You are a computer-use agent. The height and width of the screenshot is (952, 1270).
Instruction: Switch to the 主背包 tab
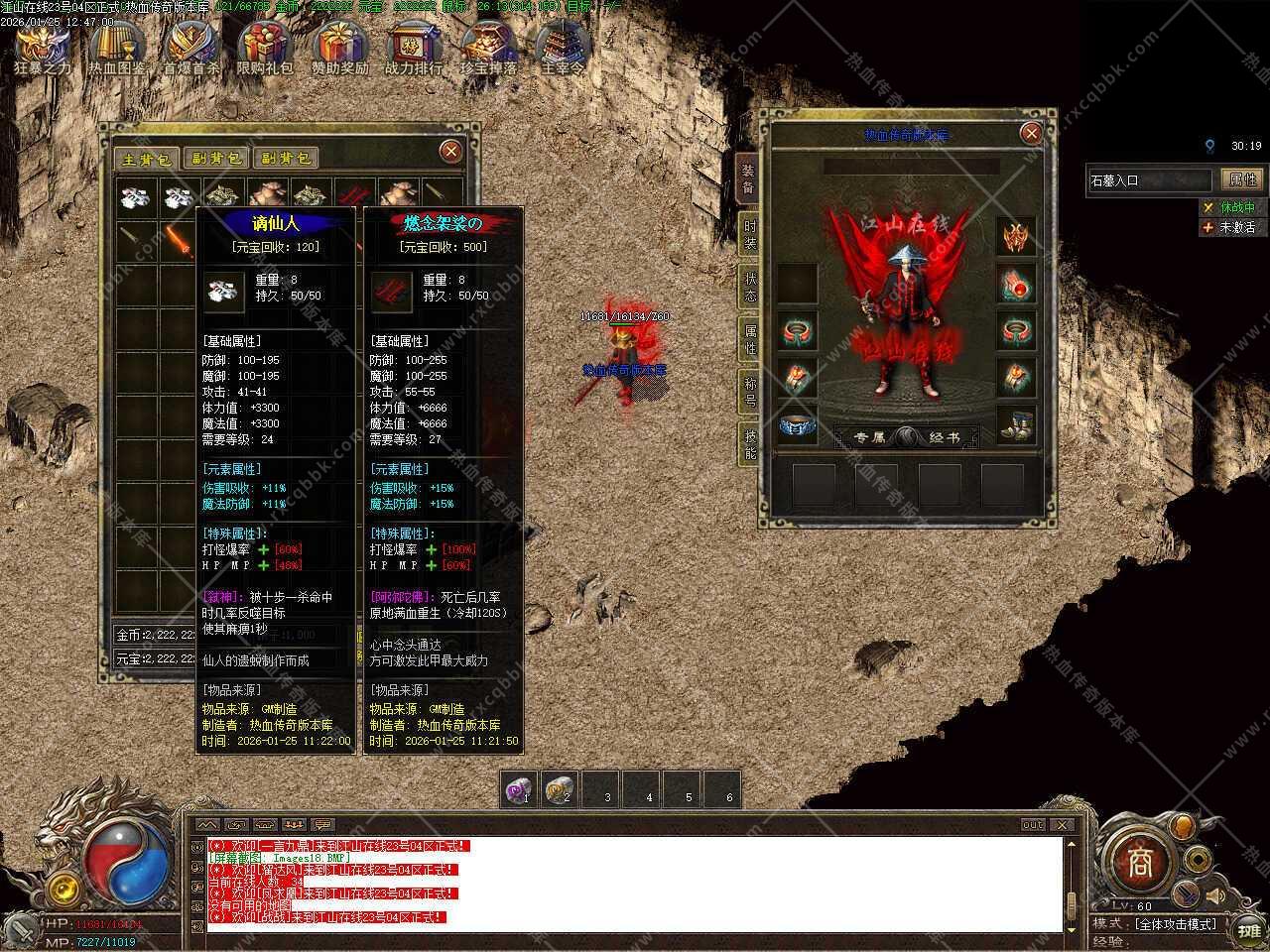pos(145,159)
